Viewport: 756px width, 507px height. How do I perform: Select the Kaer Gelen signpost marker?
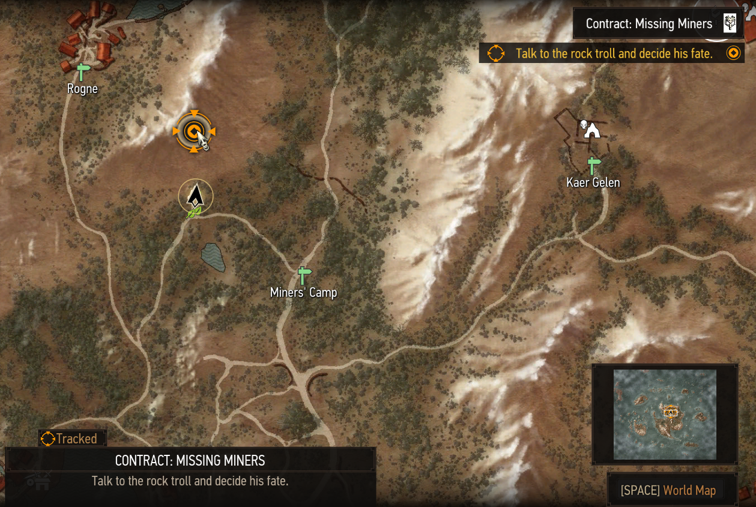click(x=593, y=164)
